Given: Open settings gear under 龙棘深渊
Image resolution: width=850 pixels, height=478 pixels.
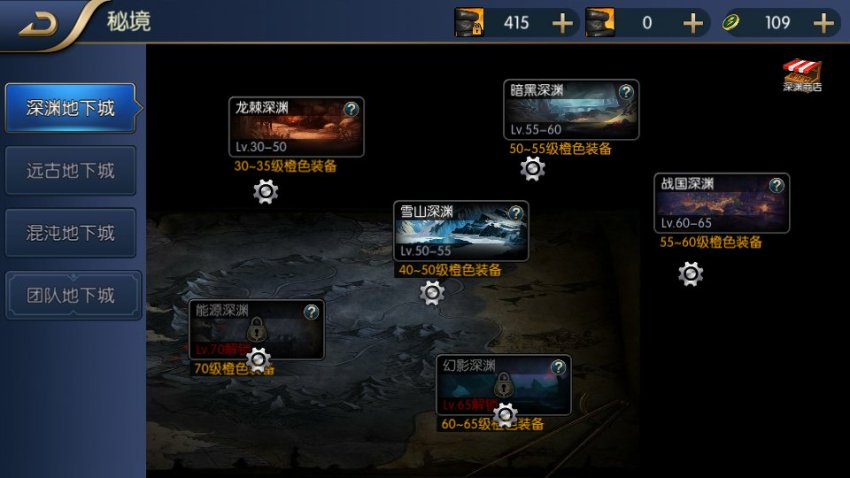Looking at the screenshot, I should click(x=265, y=192).
